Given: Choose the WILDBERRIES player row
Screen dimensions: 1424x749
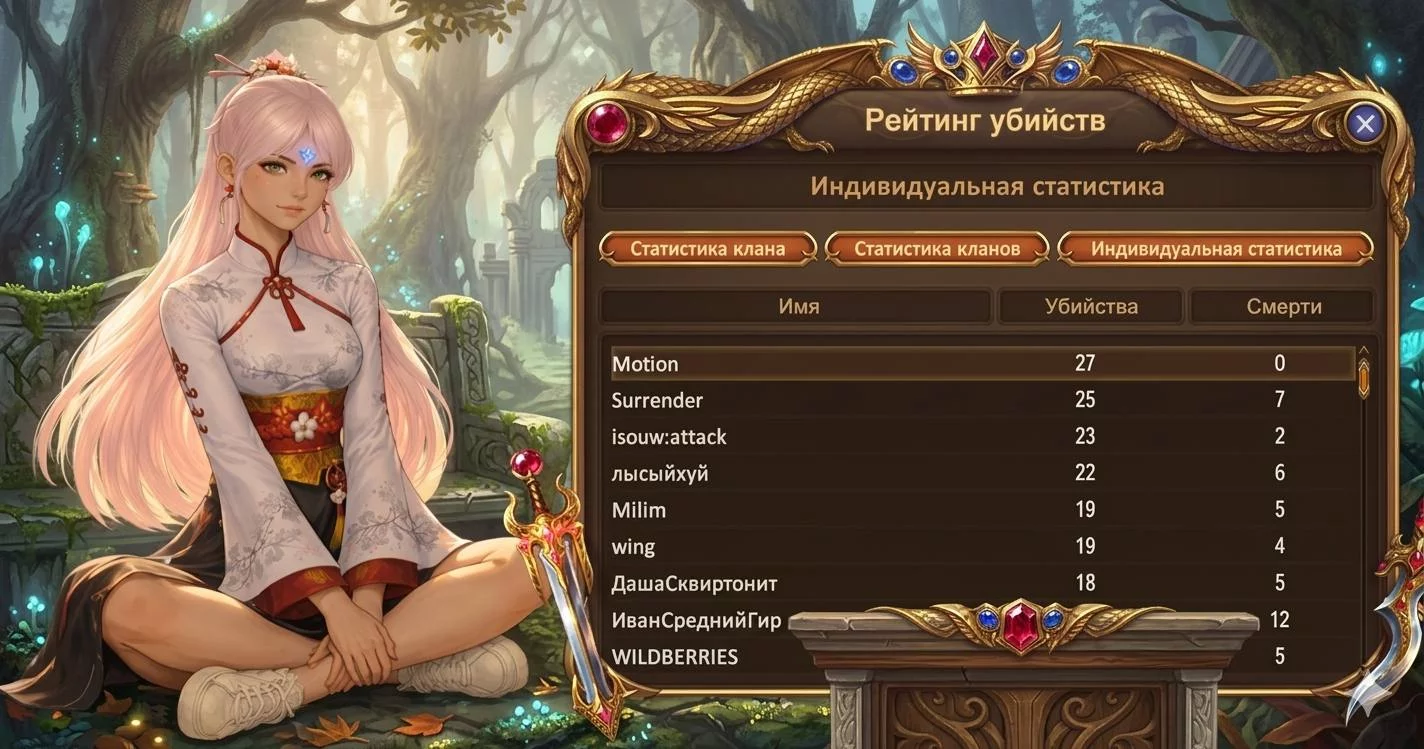Looking at the screenshot, I should (675, 657).
